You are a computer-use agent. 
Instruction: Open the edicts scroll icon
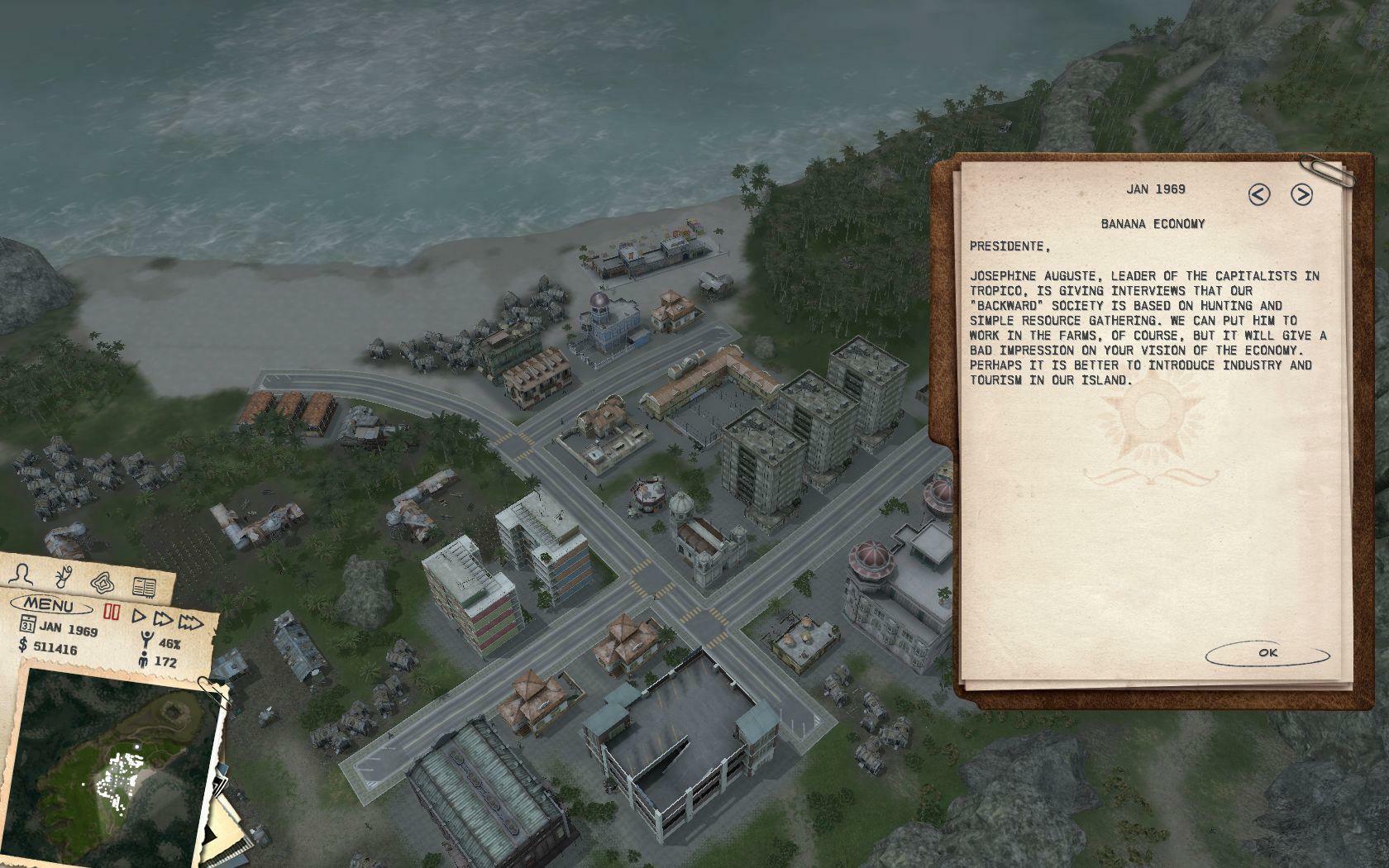pyautogui.click(x=64, y=576)
